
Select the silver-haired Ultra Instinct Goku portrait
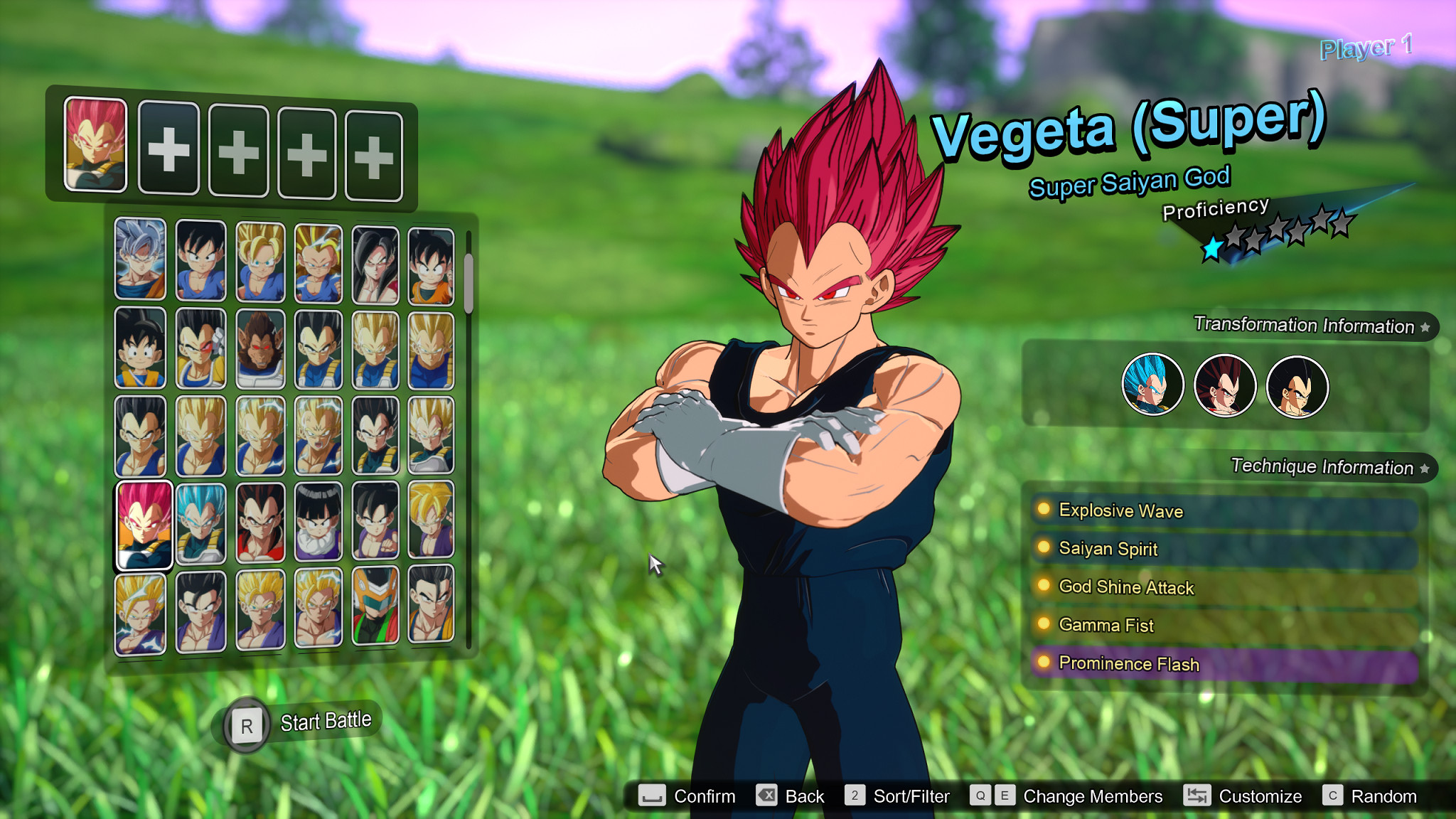click(x=140, y=259)
